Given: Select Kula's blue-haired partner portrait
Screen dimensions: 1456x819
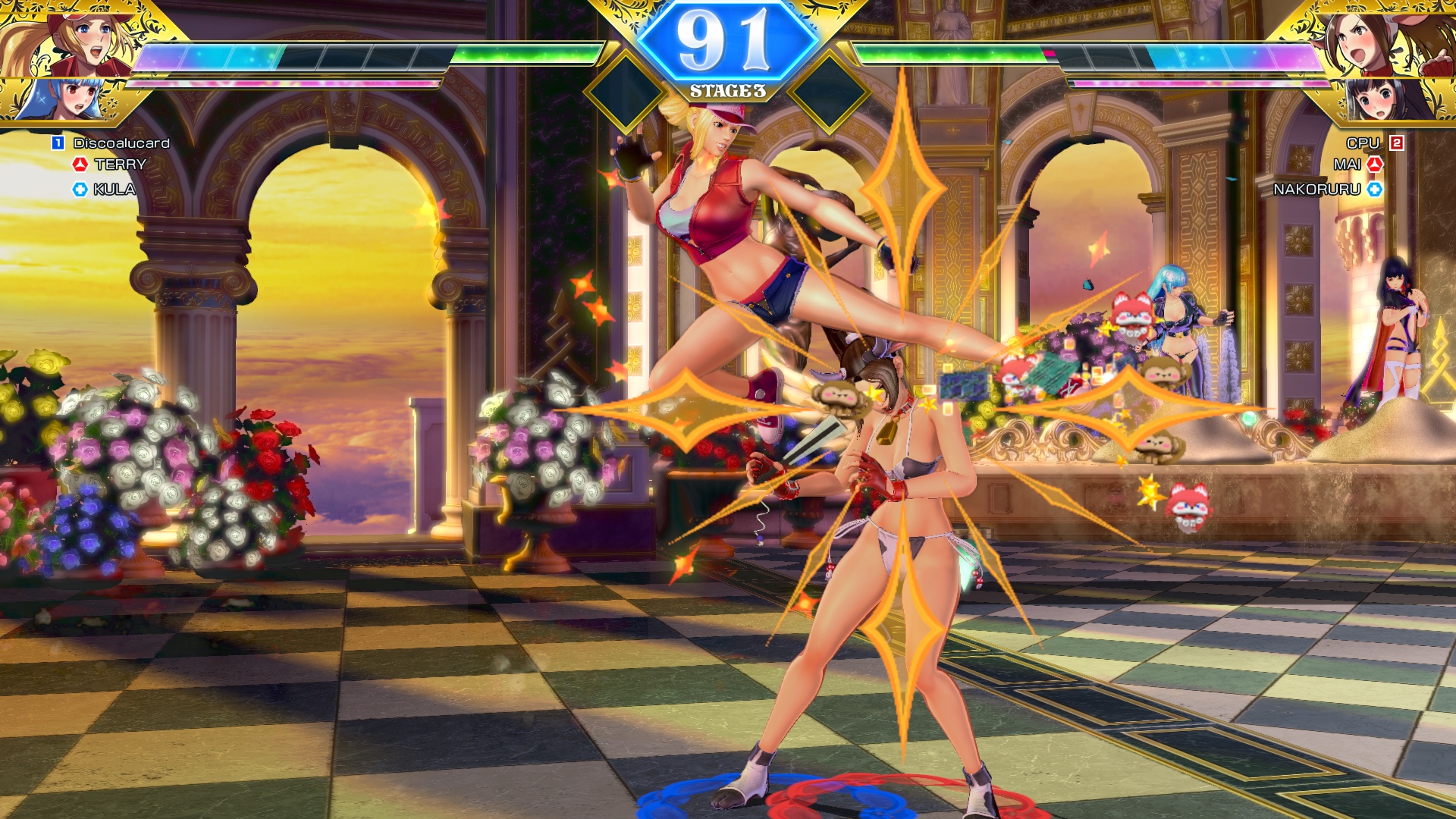Looking at the screenshot, I should (61, 99).
